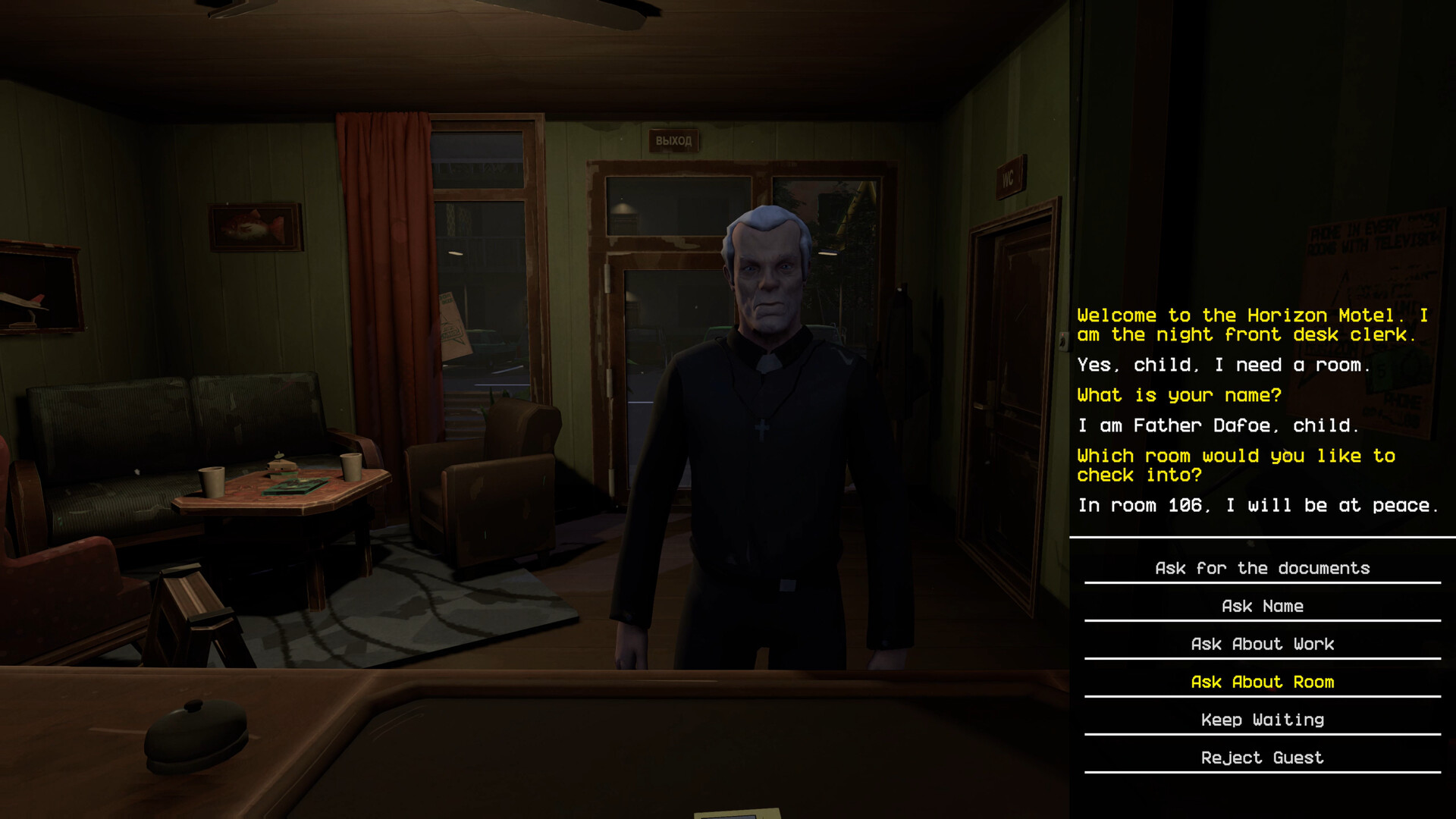
Task: Pick Ask About Work from the options
Action: (x=1261, y=644)
